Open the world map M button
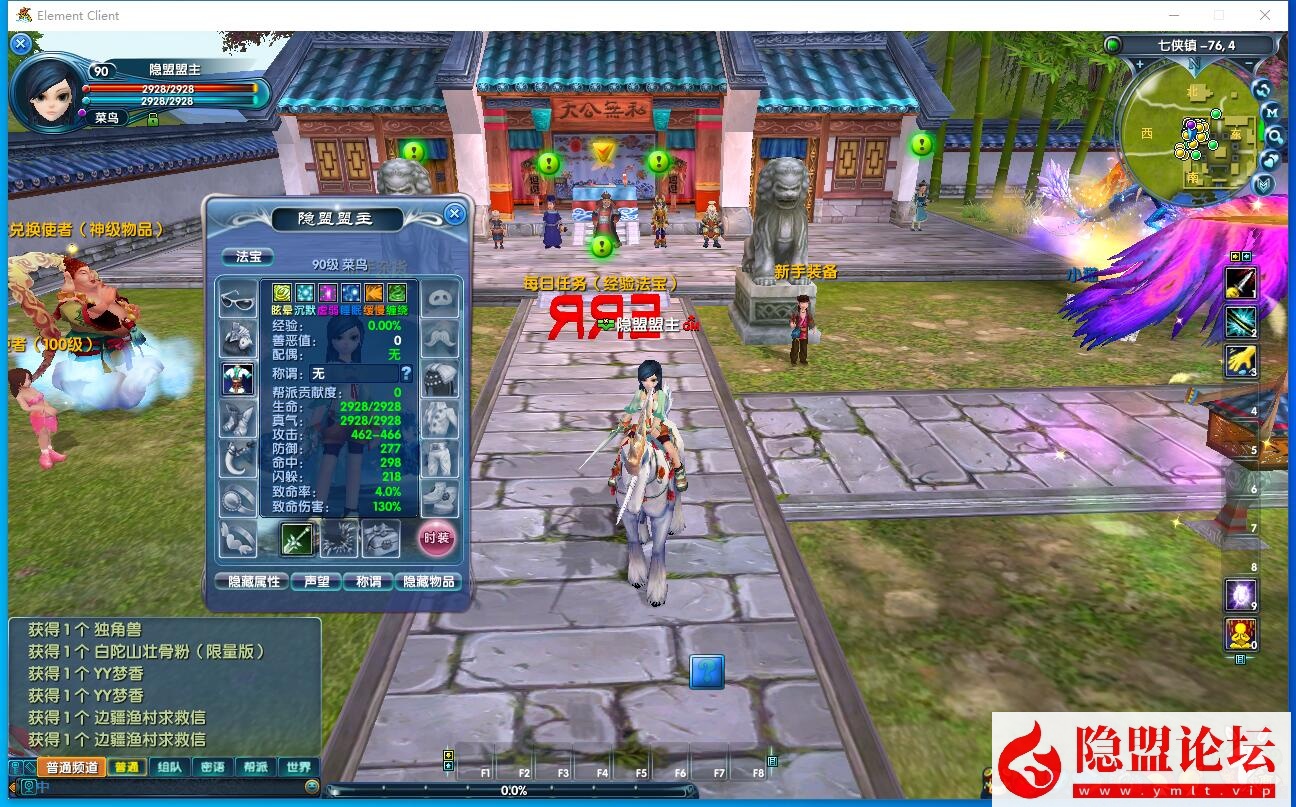The width and height of the screenshot is (1296, 807). point(1271,111)
